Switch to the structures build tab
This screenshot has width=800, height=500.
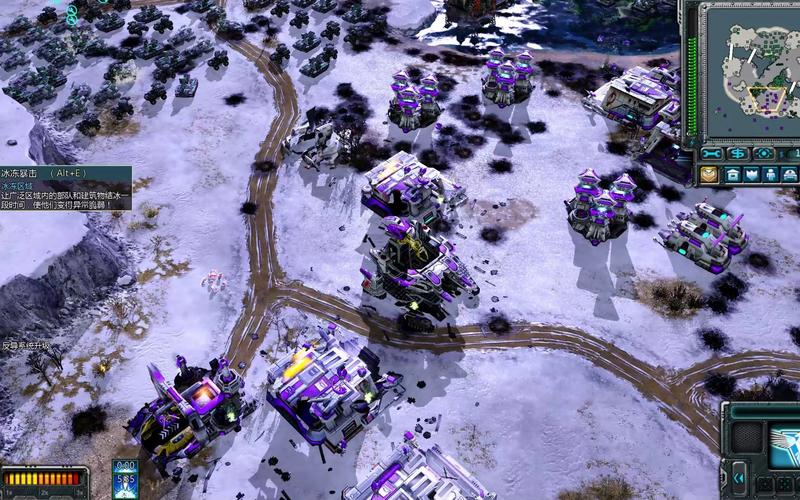click(x=731, y=174)
